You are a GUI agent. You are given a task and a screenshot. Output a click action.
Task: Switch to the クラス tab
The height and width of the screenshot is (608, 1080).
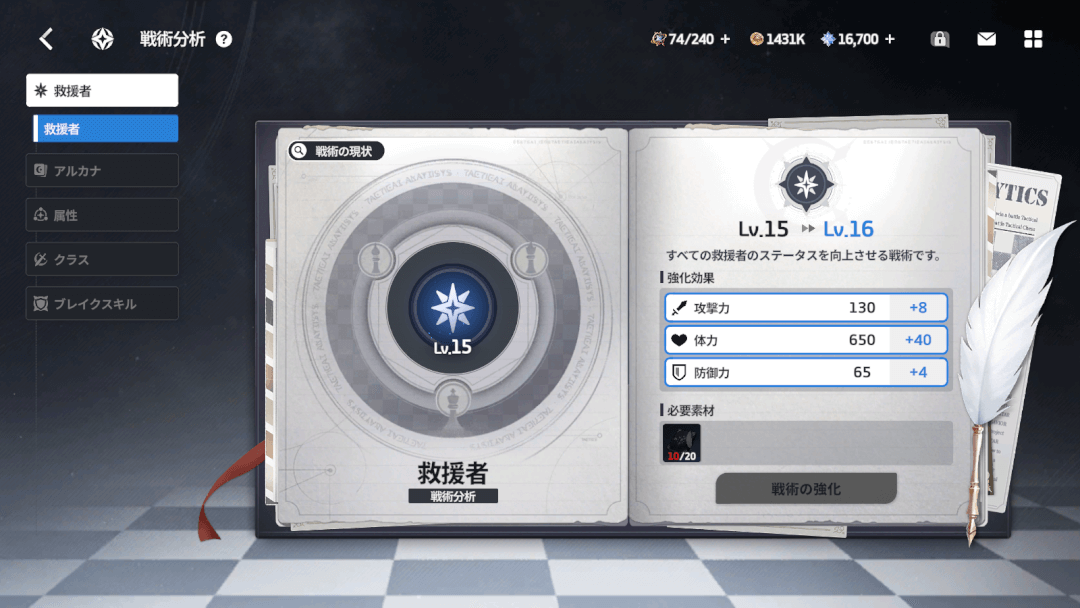pos(102,259)
